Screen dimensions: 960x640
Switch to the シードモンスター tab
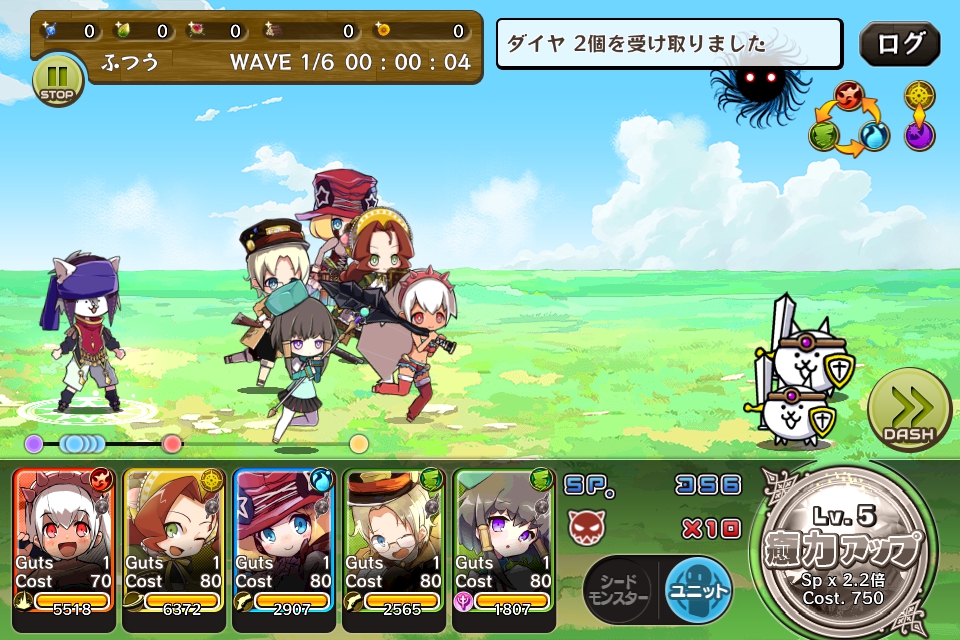click(617, 588)
